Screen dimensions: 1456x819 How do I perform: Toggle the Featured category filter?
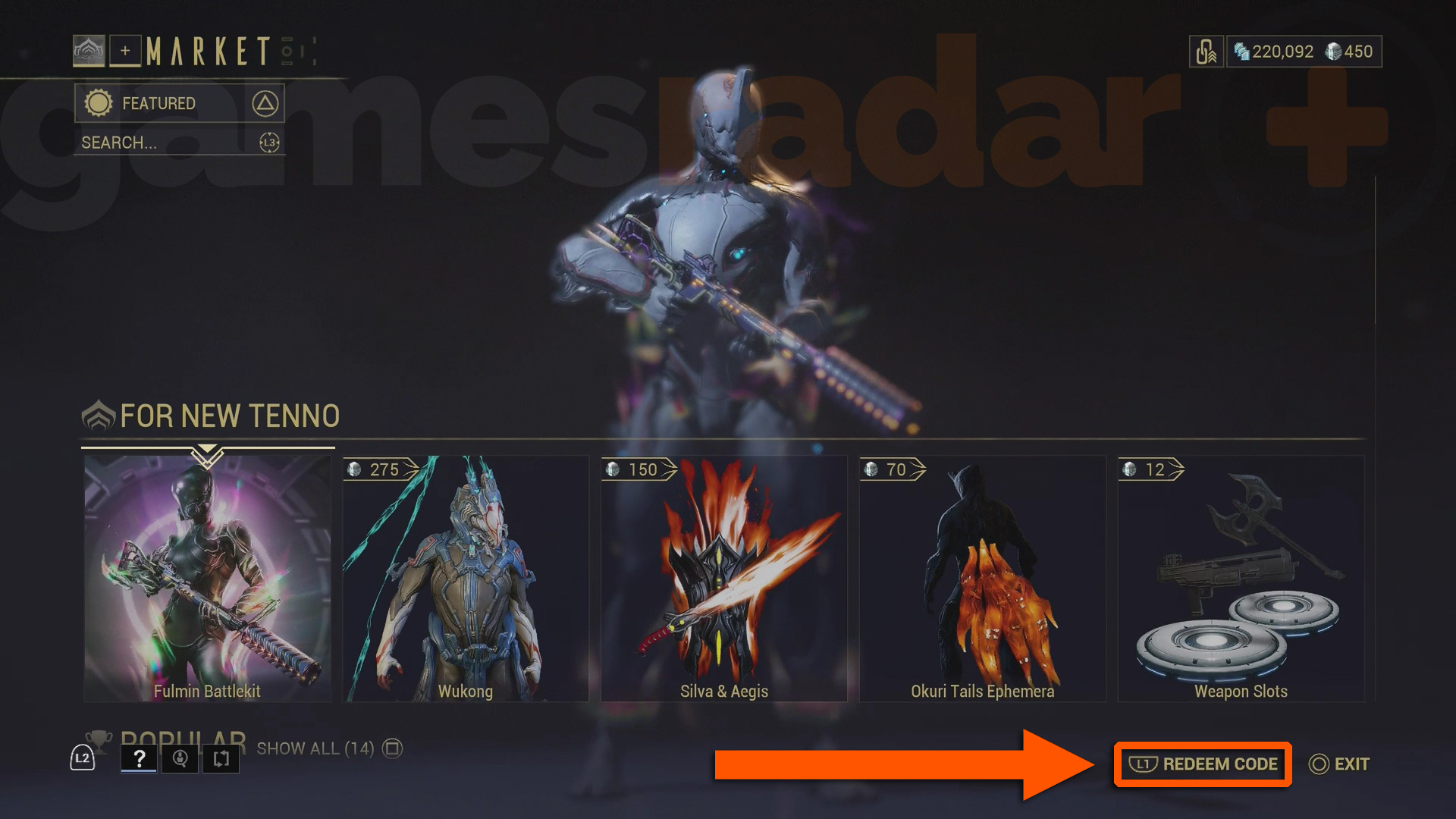[x=180, y=103]
